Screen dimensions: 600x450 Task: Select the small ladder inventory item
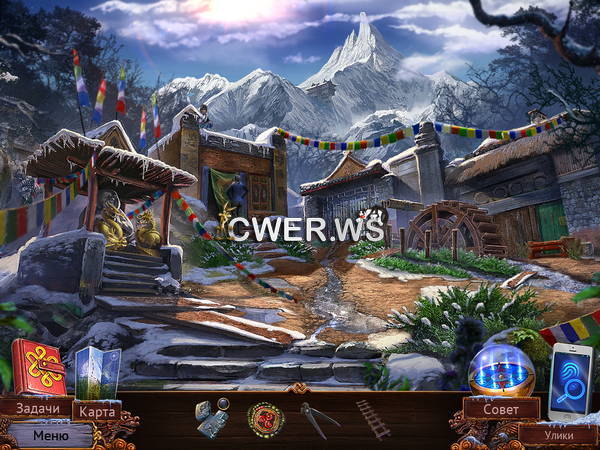tap(374, 419)
